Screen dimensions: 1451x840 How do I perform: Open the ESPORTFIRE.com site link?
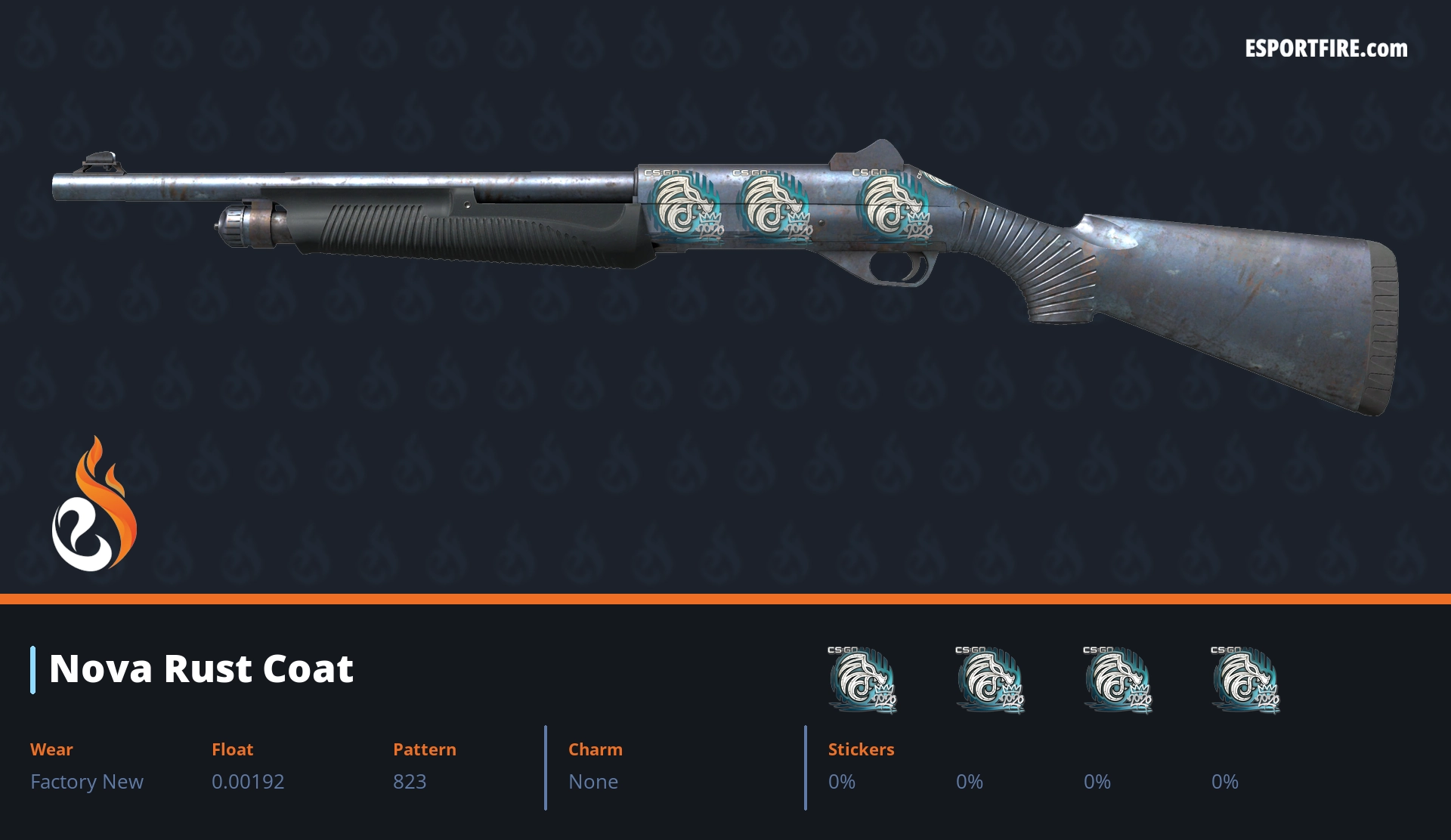(x=1326, y=49)
